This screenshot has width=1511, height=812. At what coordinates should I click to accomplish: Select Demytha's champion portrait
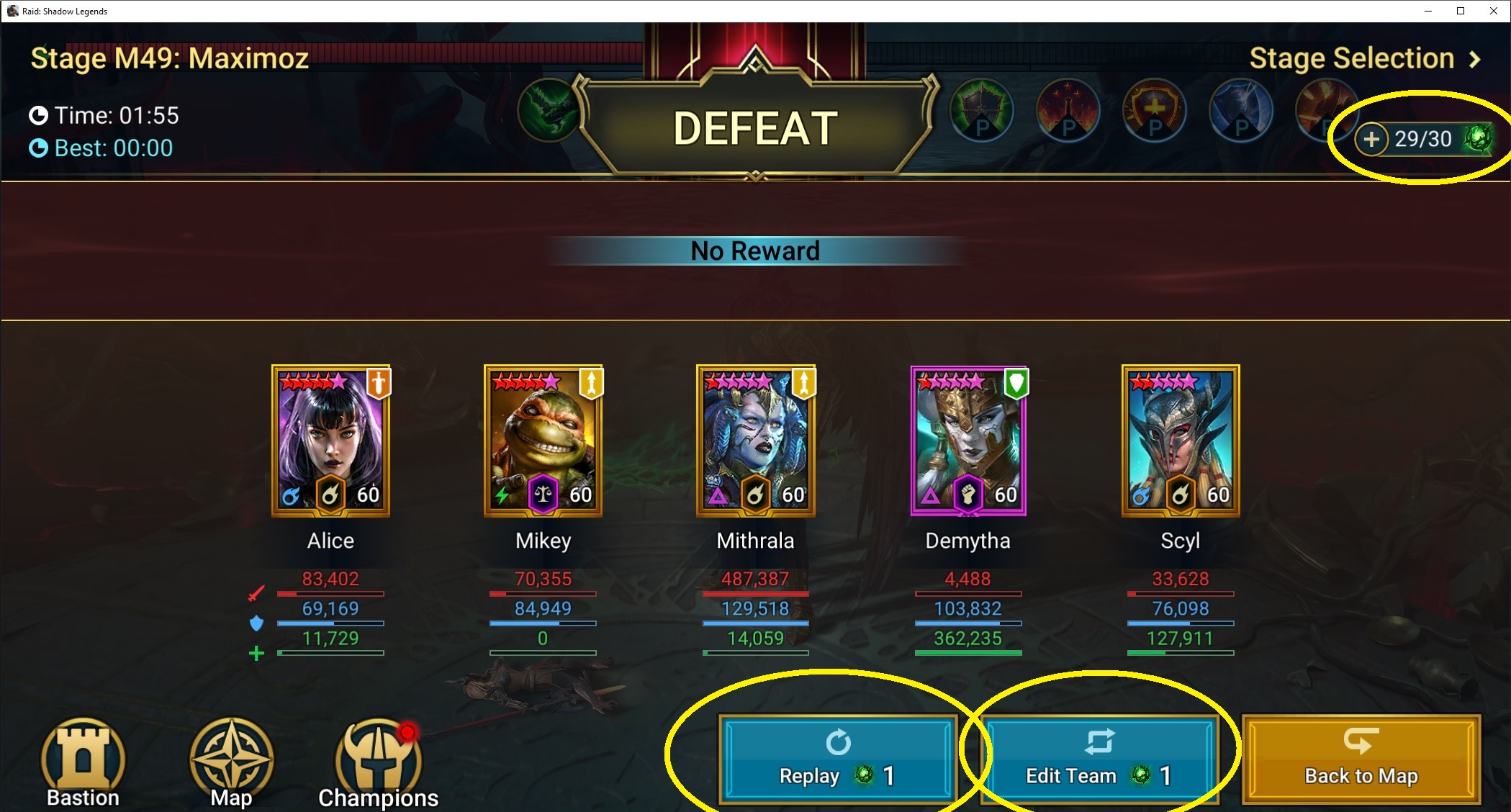(968, 441)
